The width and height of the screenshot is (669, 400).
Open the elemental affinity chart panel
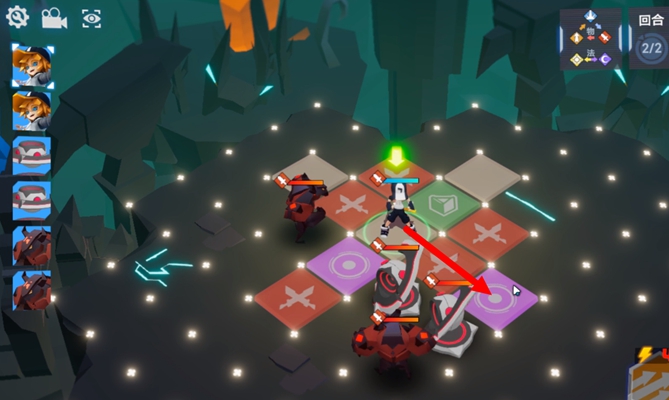tap(590, 38)
